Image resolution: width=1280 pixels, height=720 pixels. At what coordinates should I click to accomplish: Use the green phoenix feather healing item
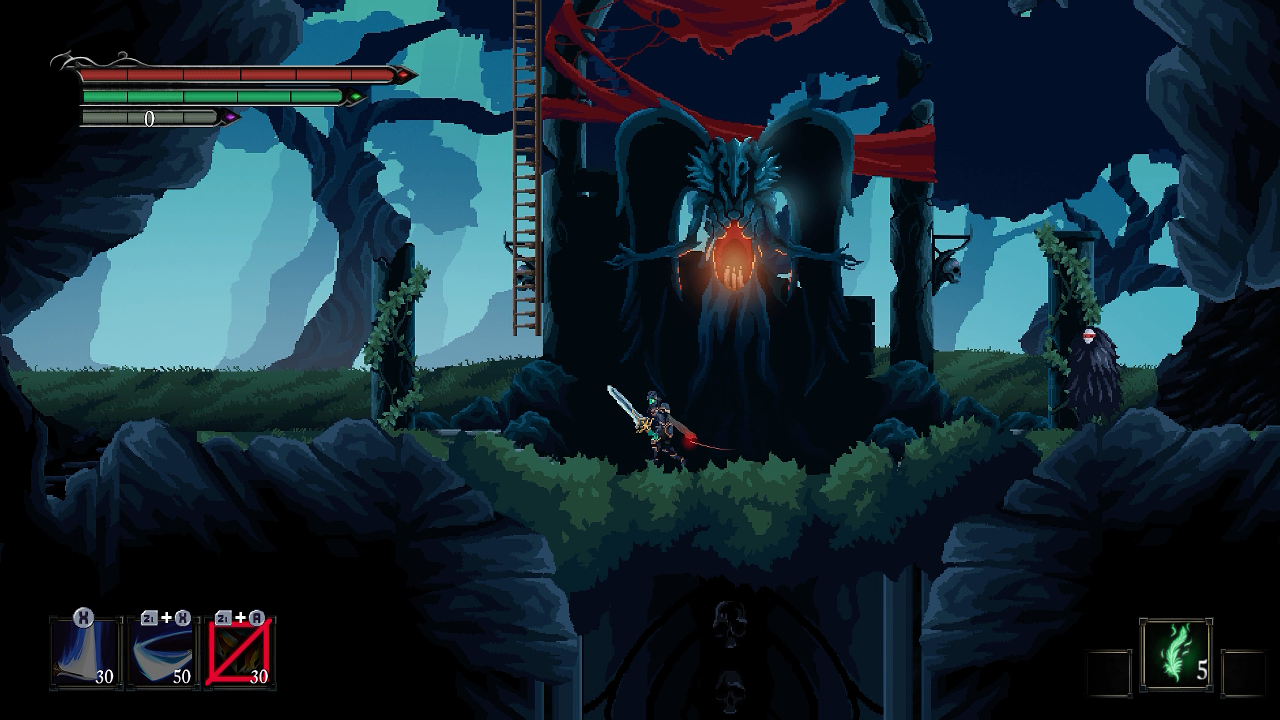(x=1176, y=654)
